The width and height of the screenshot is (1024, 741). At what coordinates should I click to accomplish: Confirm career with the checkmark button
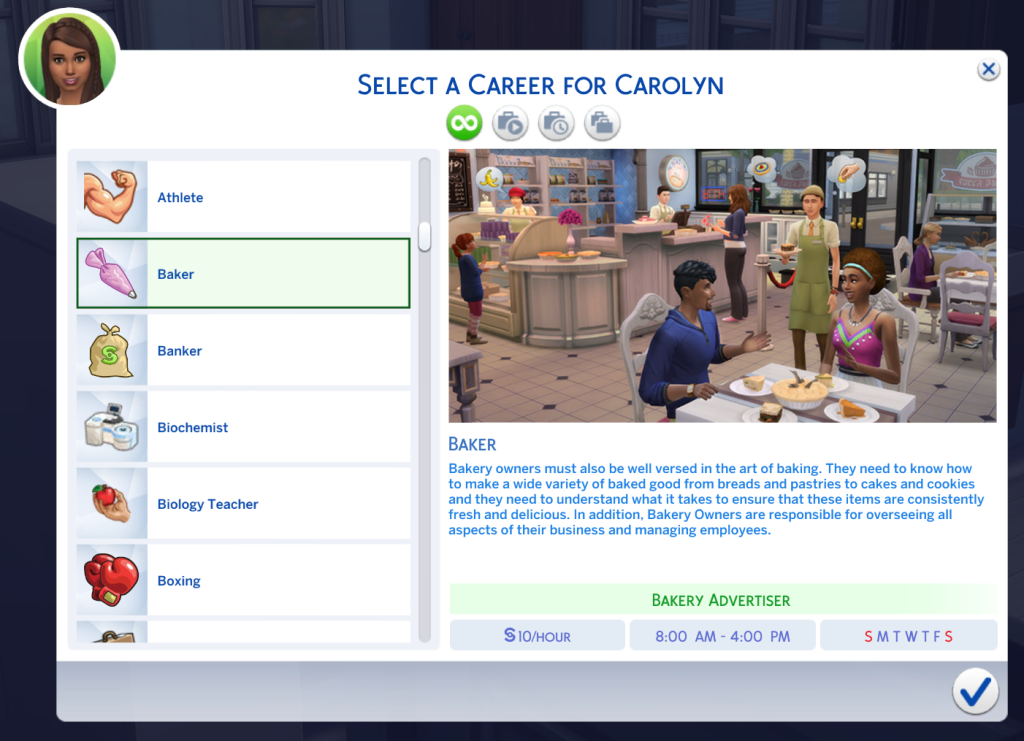(974, 690)
